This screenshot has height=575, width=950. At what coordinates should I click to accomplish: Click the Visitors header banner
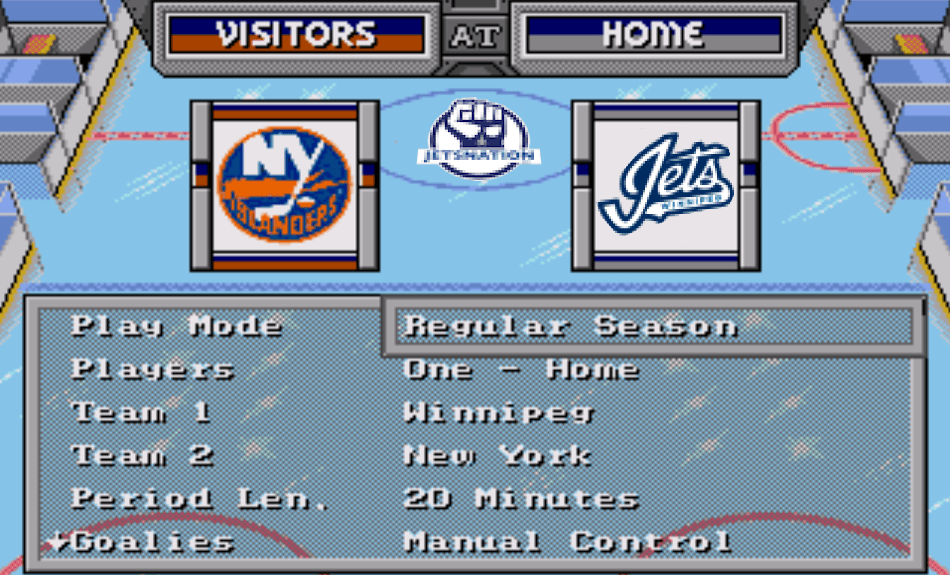[x=296, y=35]
